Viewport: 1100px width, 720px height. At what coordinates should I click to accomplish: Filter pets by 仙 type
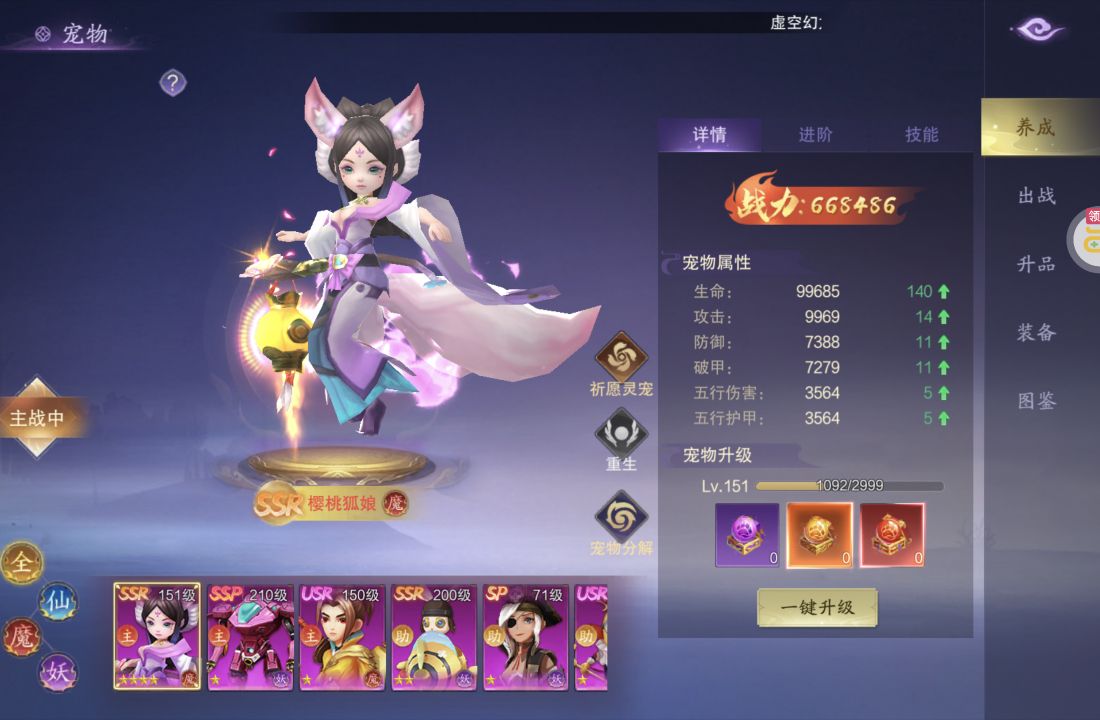pyautogui.click(x=57, y=601)
